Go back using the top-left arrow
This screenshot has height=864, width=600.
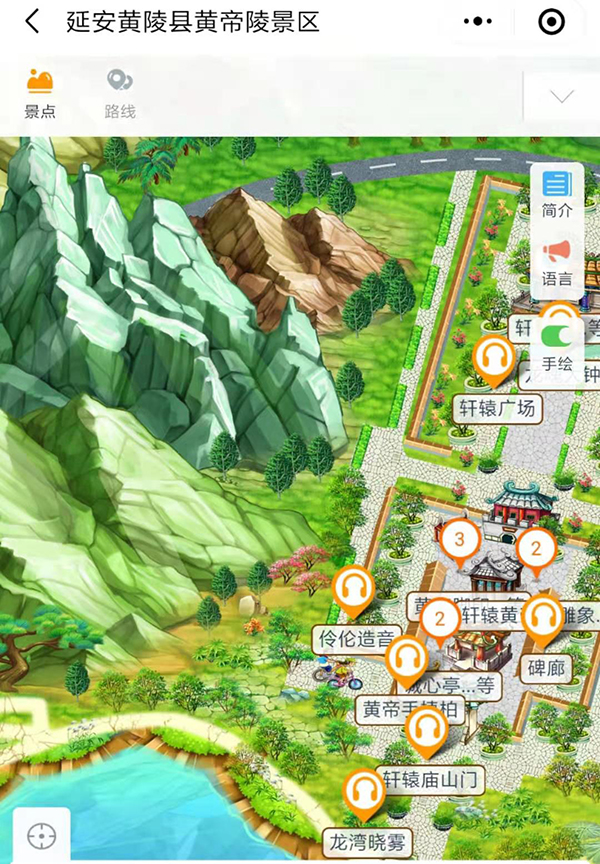click(33, 22)
